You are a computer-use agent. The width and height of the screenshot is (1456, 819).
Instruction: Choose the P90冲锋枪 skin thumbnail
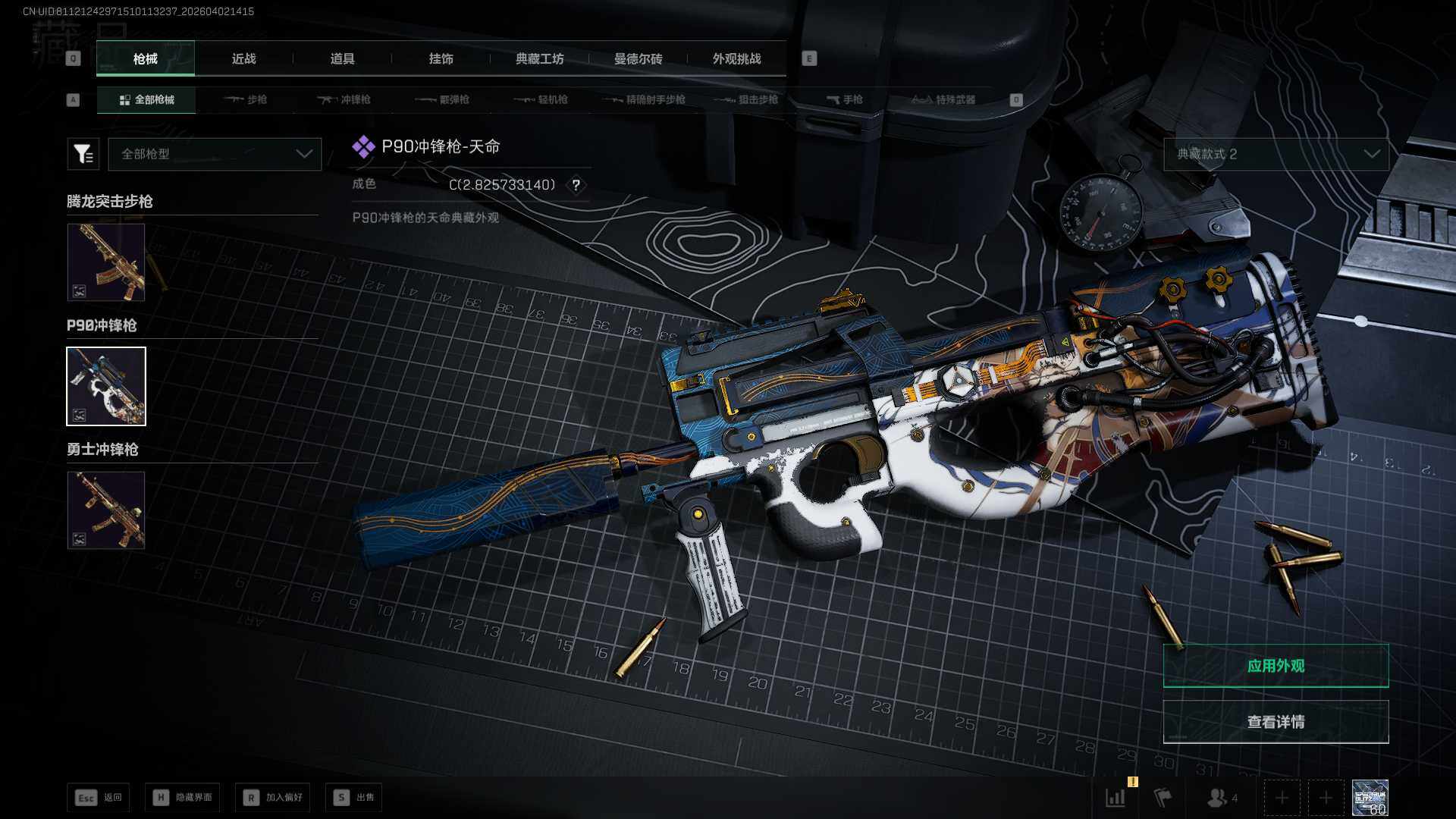tap(106, 386)
